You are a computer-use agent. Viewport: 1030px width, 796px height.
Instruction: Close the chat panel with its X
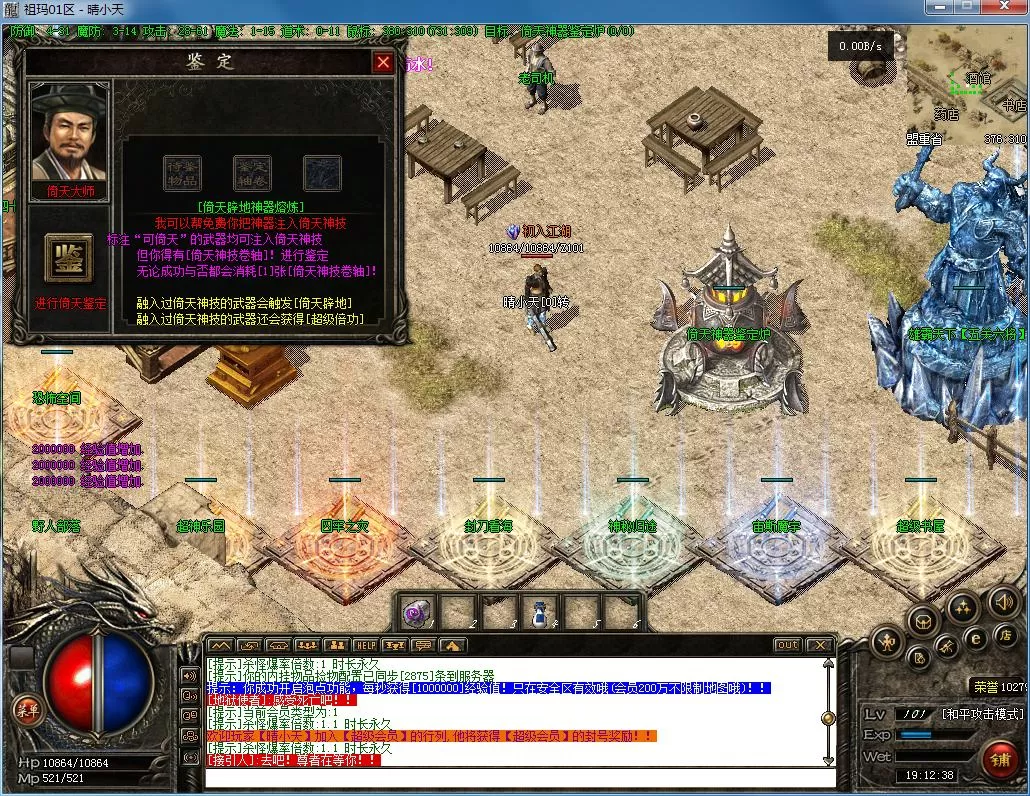(819, 645)
